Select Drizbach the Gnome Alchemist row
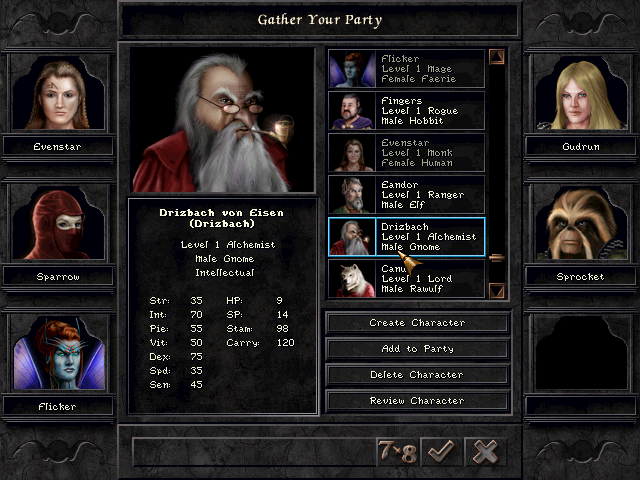 [x=406, y=237]
